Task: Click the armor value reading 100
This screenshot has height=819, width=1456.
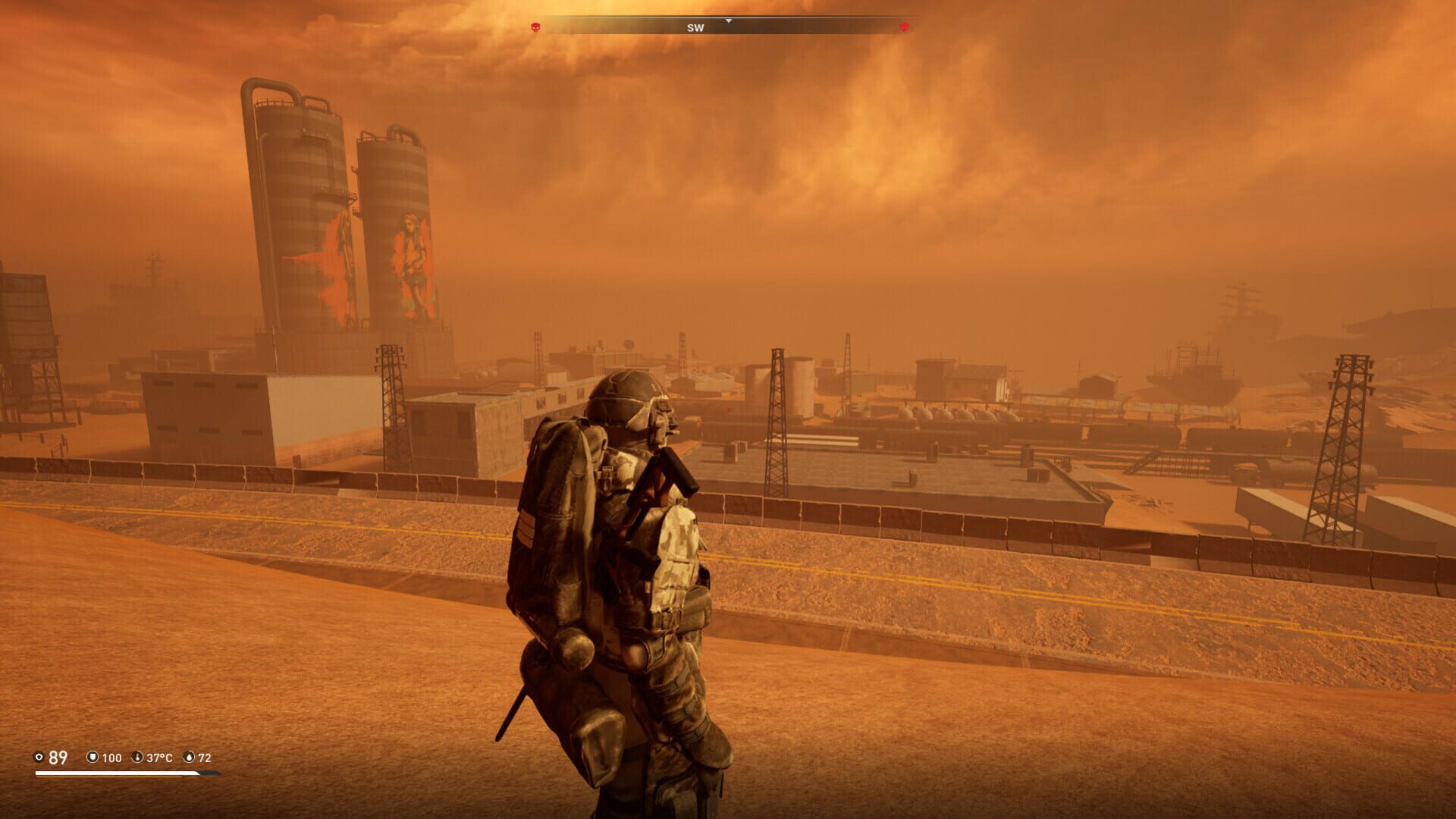Action: 112,756
